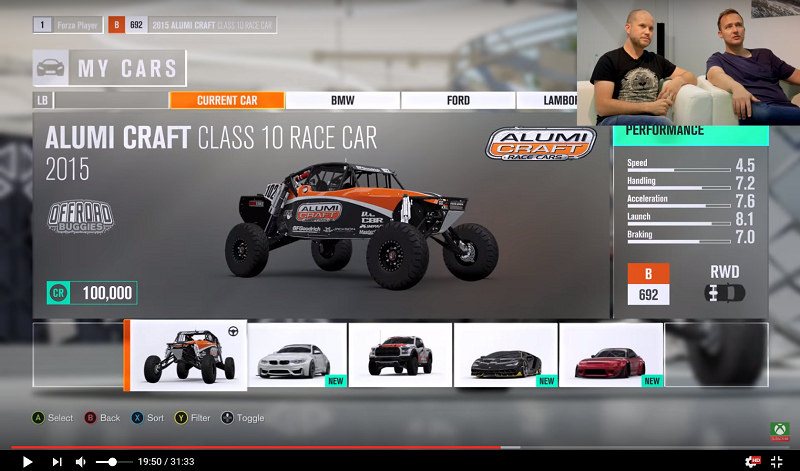800x471 pixels.
Task: Choose the red sports car thumbnail
Action: point(610,355)
